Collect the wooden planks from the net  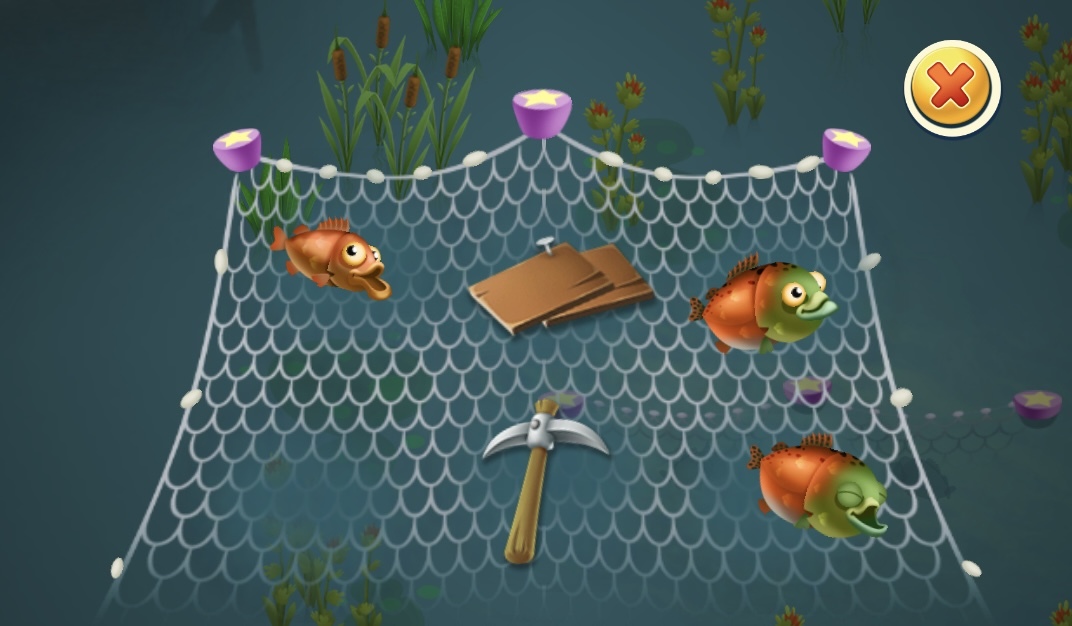pyautogui.click(x=560, y=287)
